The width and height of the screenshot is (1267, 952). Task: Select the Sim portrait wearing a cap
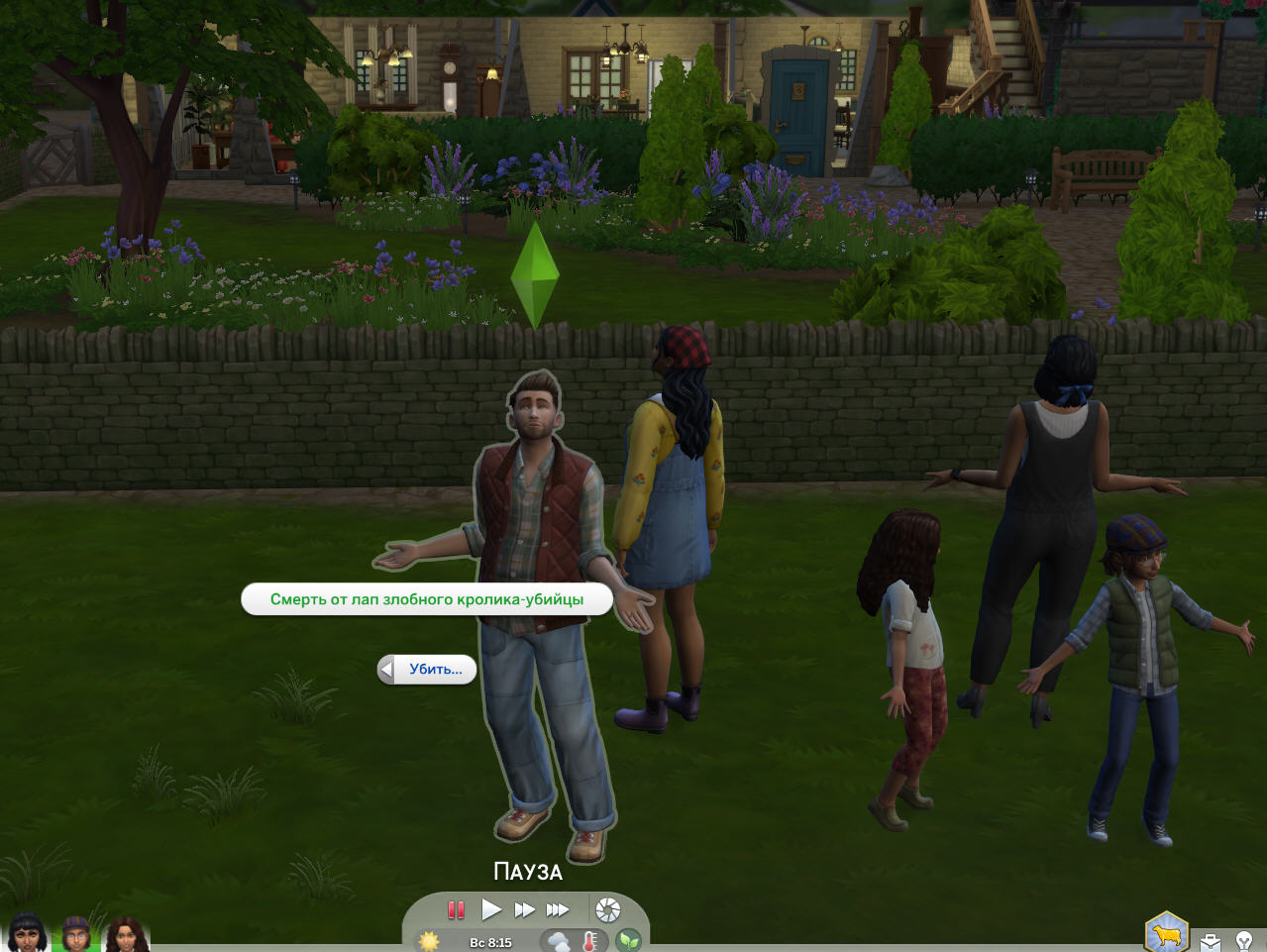tap(76, 934)
